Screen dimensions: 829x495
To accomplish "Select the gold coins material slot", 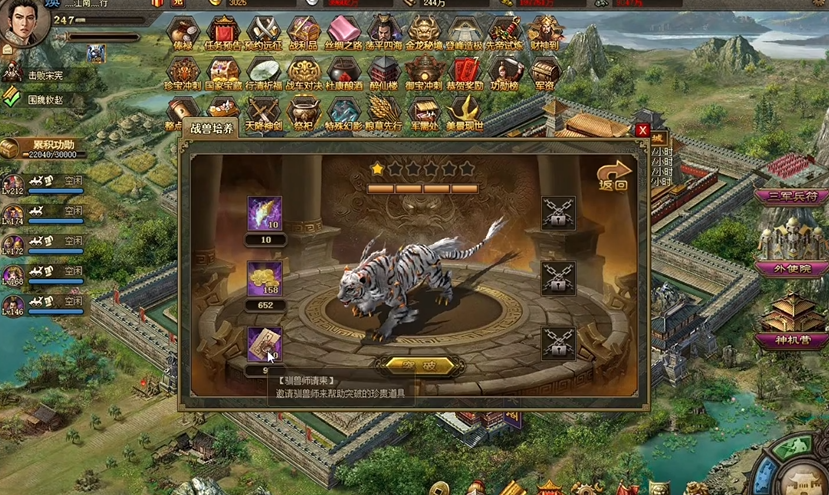I will 264,279.
